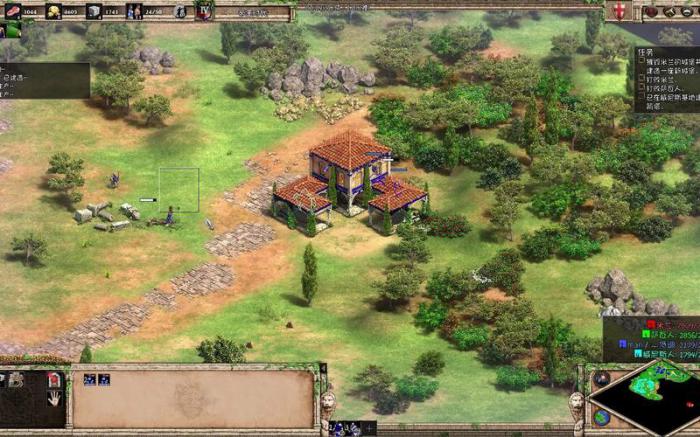Select the unit portrait icons in the selection panel

97,379
